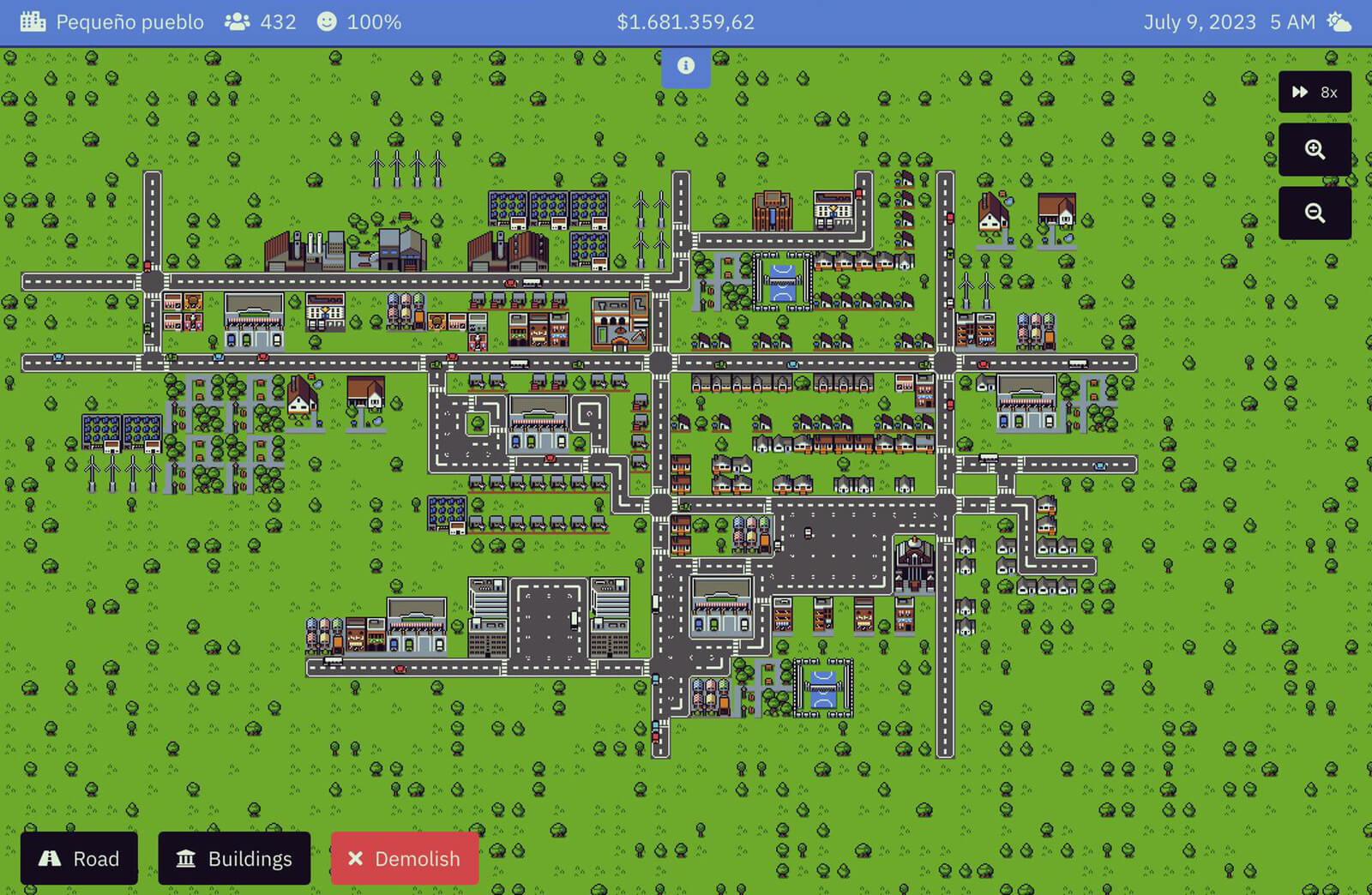Viewport: 1372px width, 895px height.
Task: Click the red X icon on Demolish
Action: pos(357,858)
